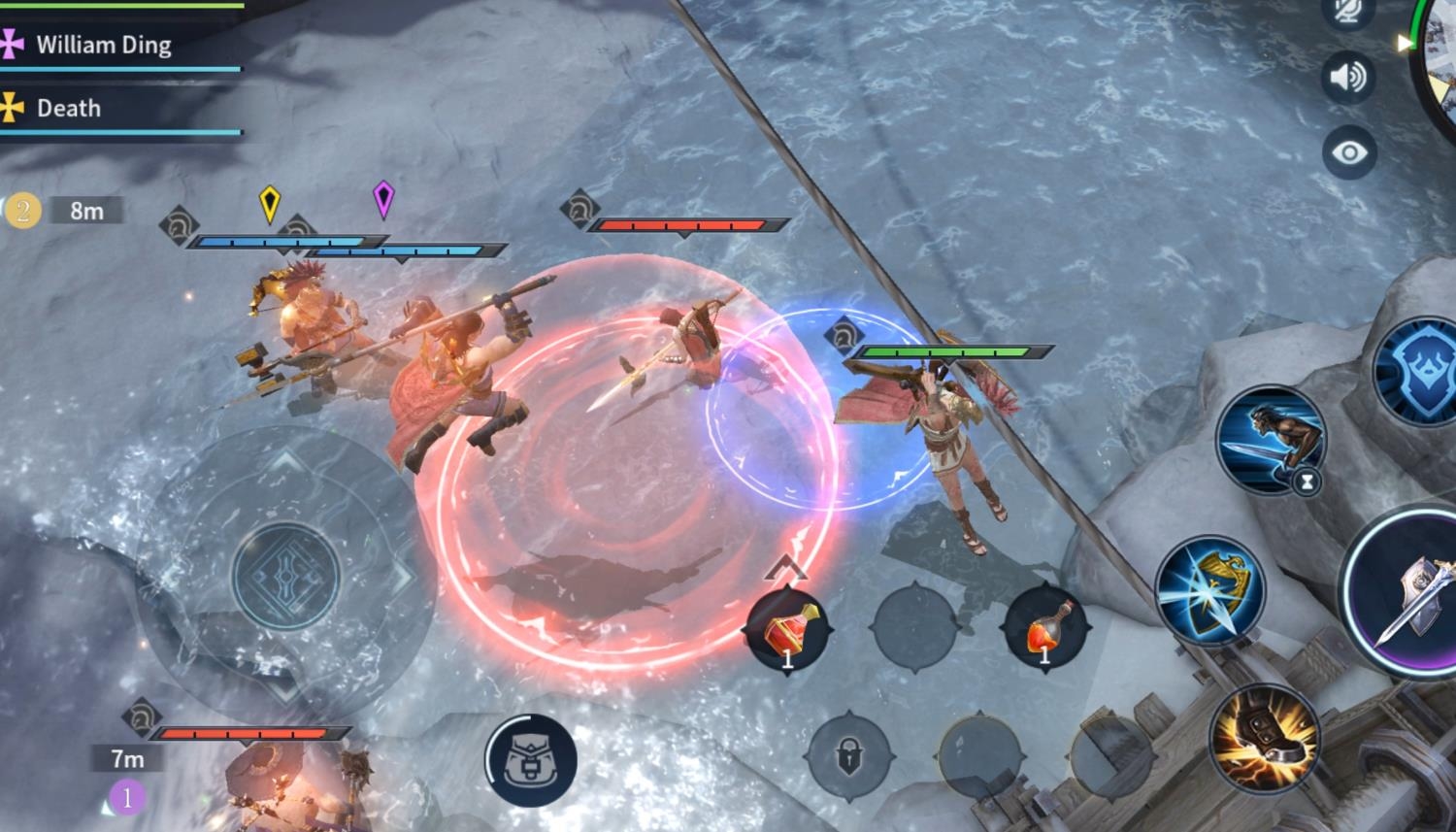Screen dimensions: 1456x832
Task: Activate the golden eagle shield skill
Action: [1209, 590]
